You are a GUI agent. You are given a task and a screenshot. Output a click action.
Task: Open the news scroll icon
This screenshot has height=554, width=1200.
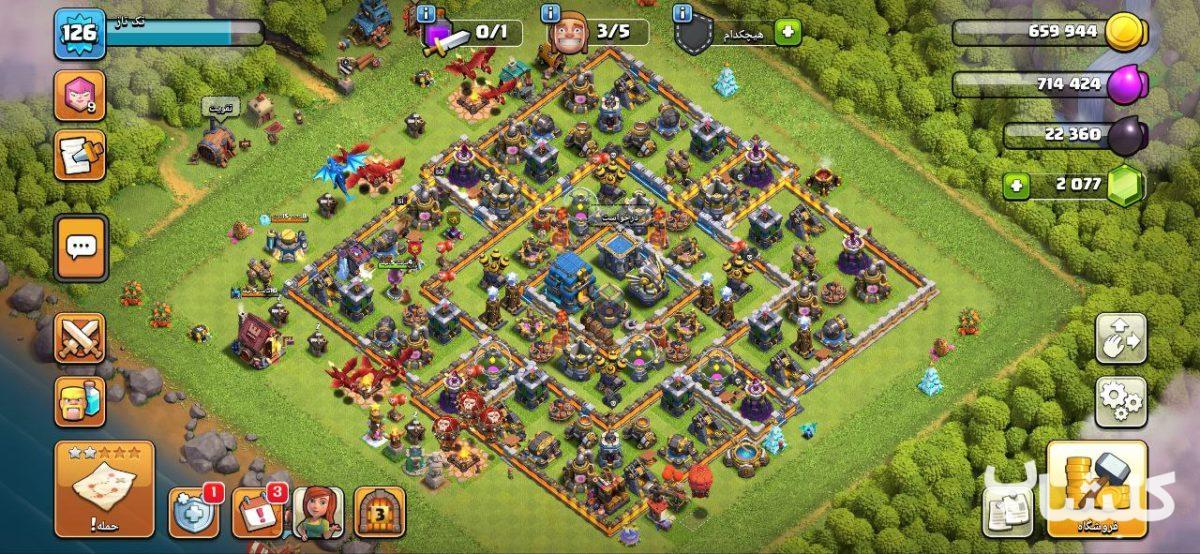80,155
